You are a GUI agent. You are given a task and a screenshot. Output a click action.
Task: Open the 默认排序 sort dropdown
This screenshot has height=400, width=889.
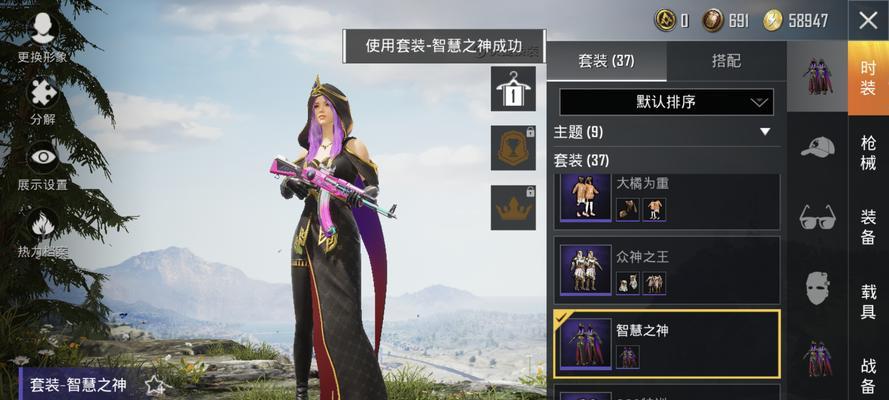[x=666, y=101]
